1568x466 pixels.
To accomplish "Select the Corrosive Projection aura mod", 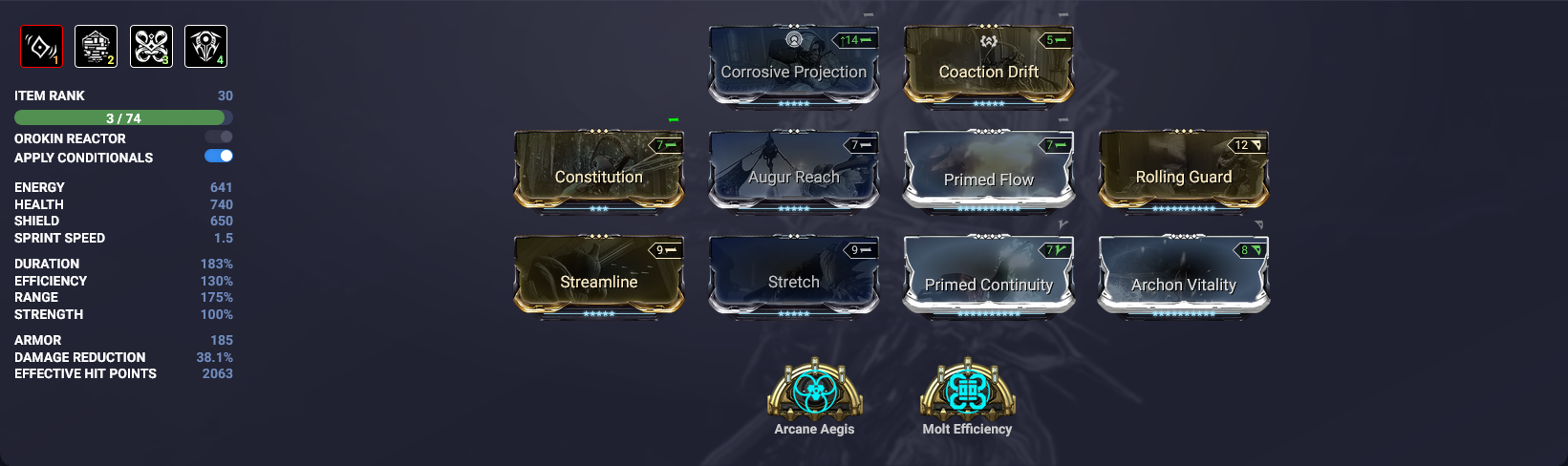I will (793, 67).
